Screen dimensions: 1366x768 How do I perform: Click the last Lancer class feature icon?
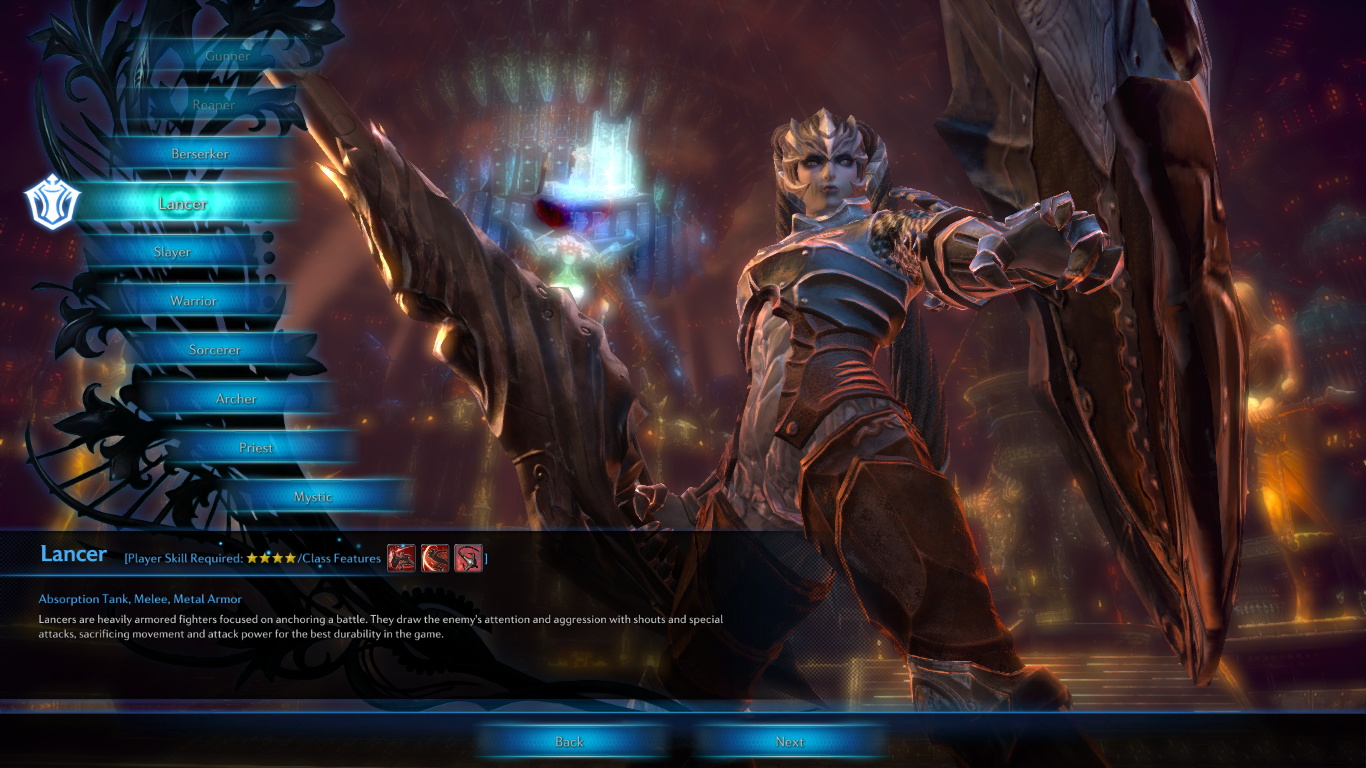pos(468,558)
